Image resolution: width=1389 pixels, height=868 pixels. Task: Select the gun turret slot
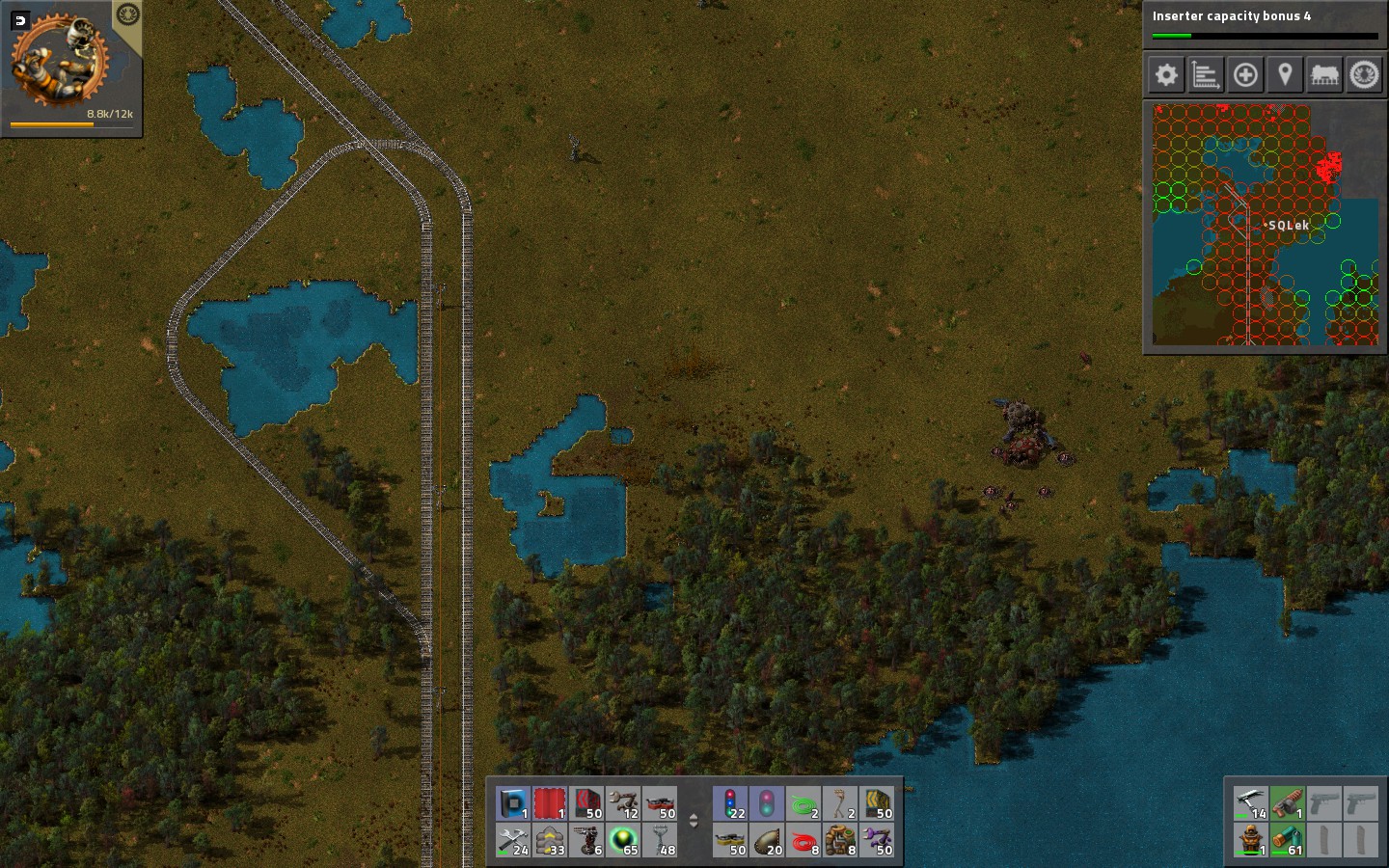click(x=586, y=840)
